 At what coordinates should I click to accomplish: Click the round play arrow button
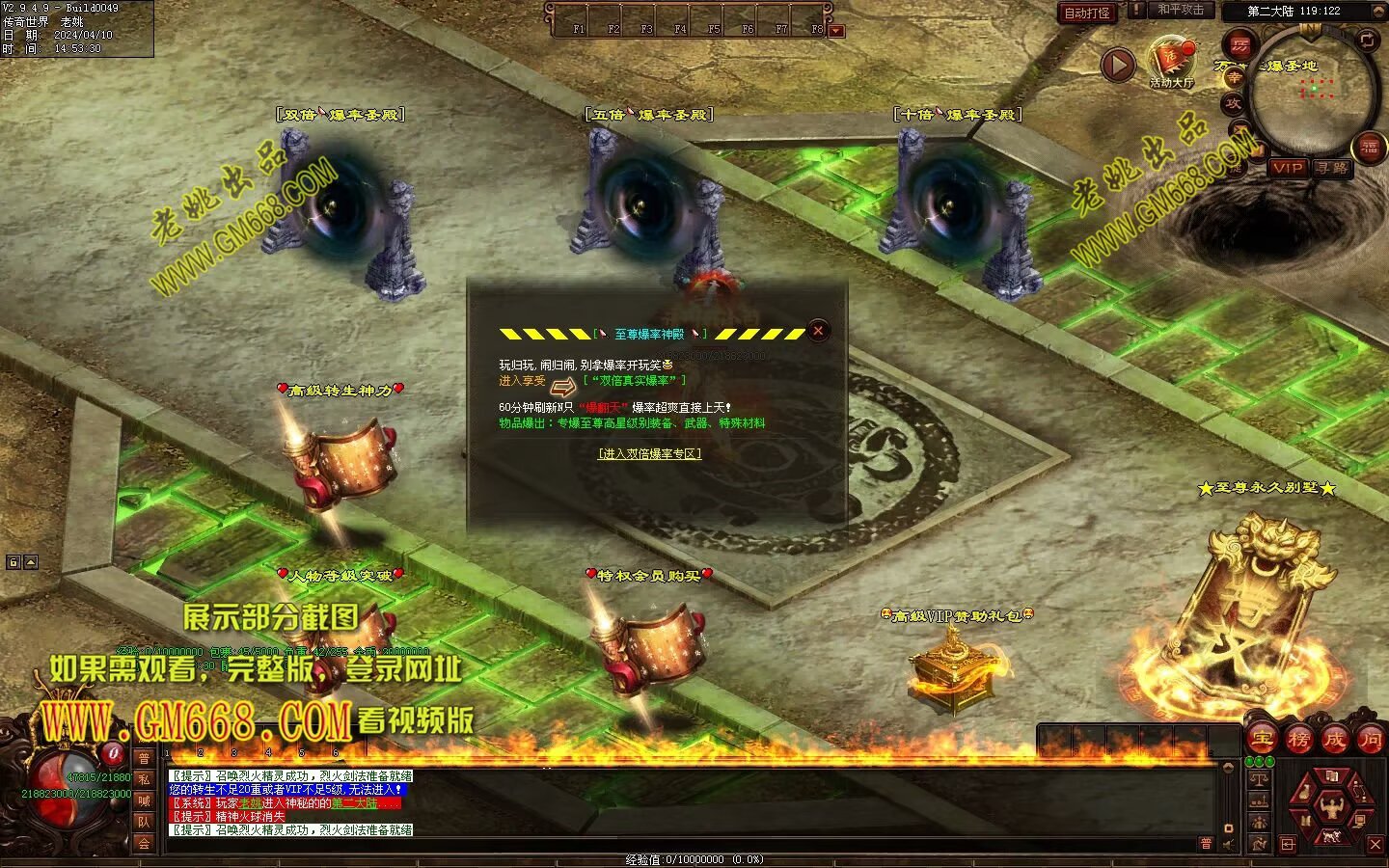pos(1118,66)
